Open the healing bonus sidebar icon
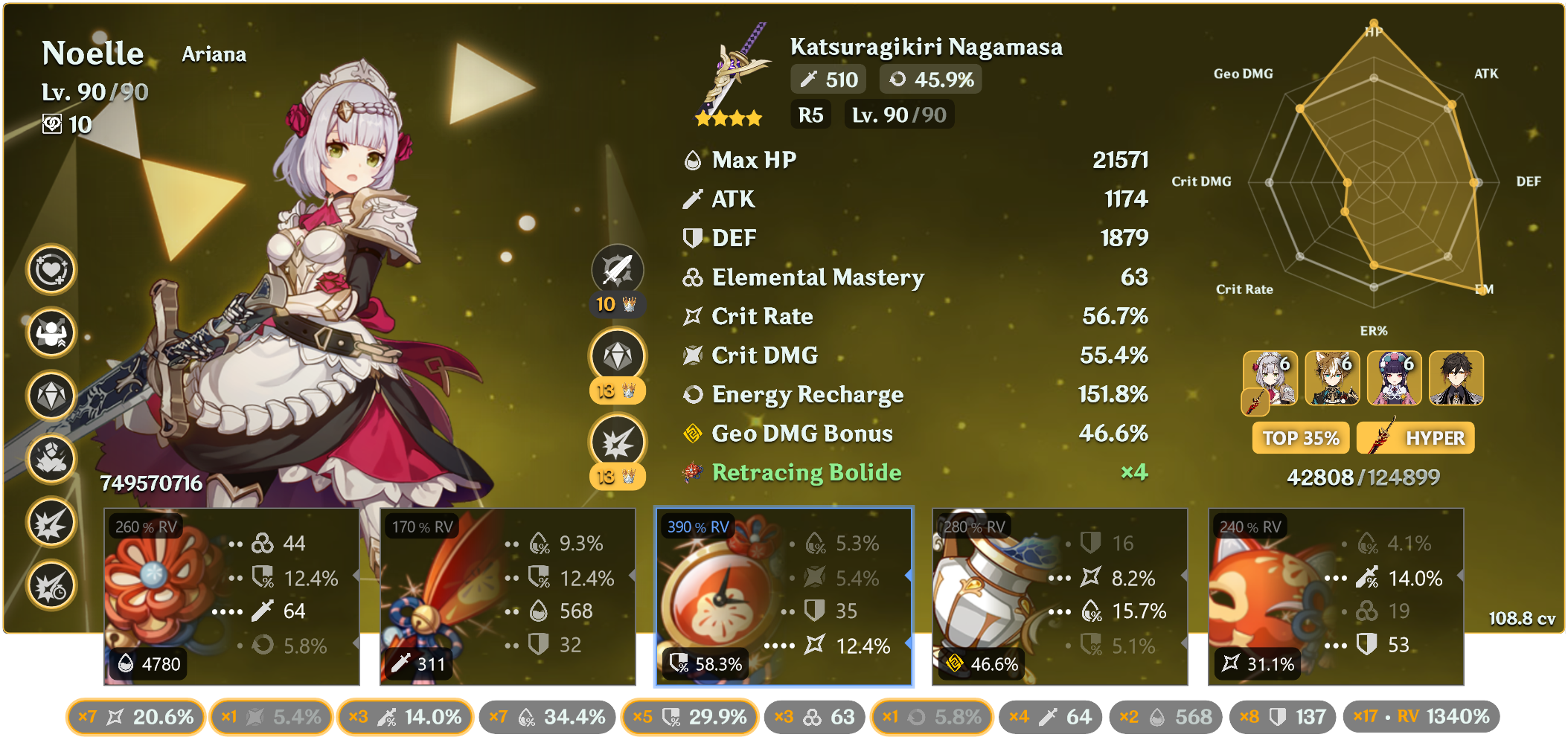Image resolution: width=1568 pixels, height=740 pixels. pyautogui.click(x=51, y=270)
